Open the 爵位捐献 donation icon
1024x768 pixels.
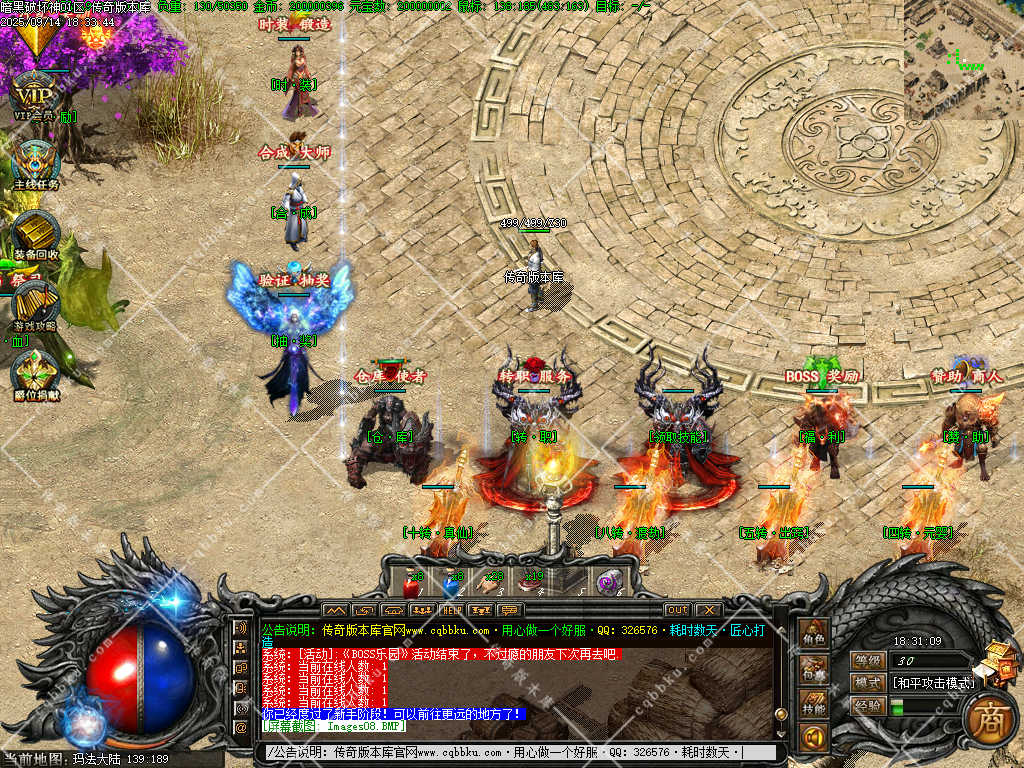point(36,372)
